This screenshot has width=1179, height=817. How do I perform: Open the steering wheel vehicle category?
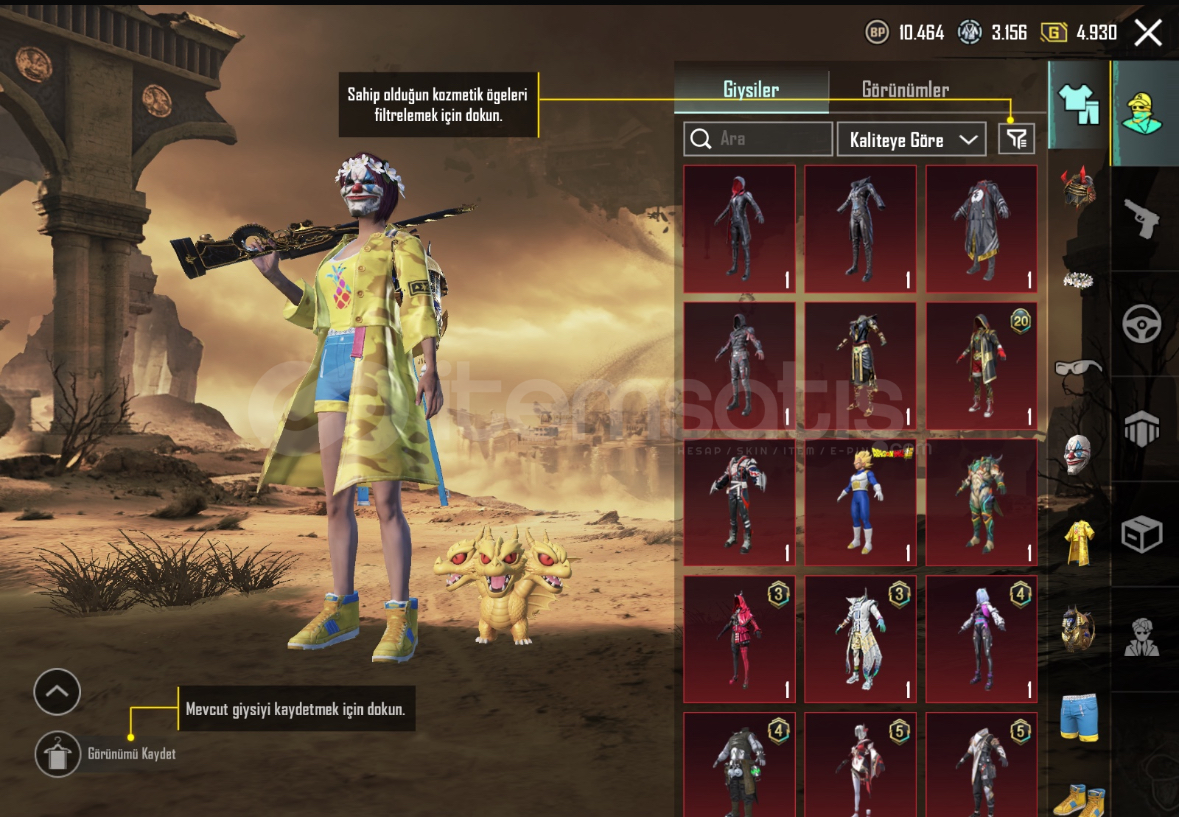(x=1141, y=323)
